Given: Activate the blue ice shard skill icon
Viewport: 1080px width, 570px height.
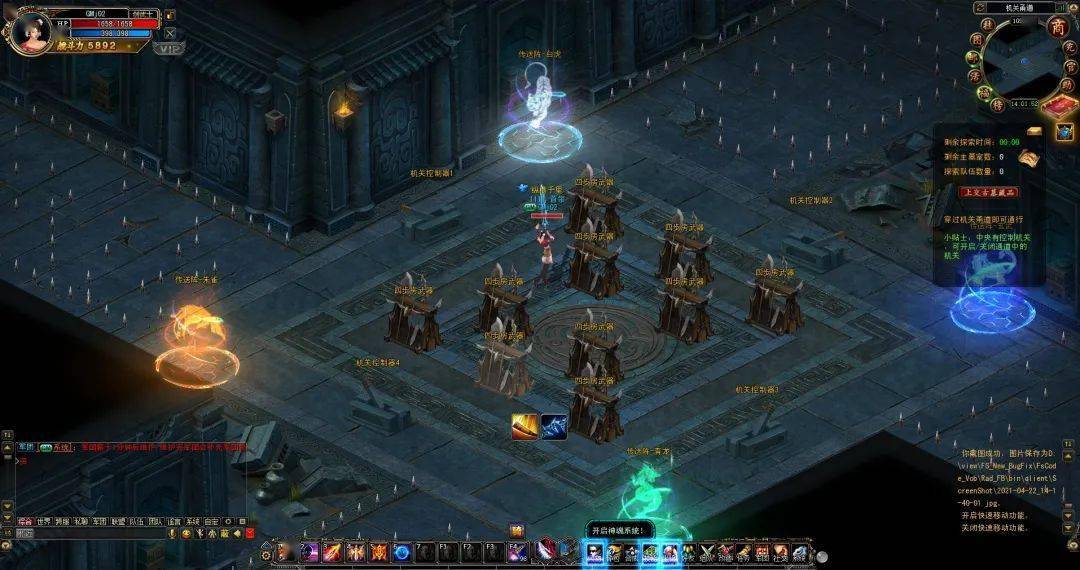Looking at the screenshot, I should (554, 426).
